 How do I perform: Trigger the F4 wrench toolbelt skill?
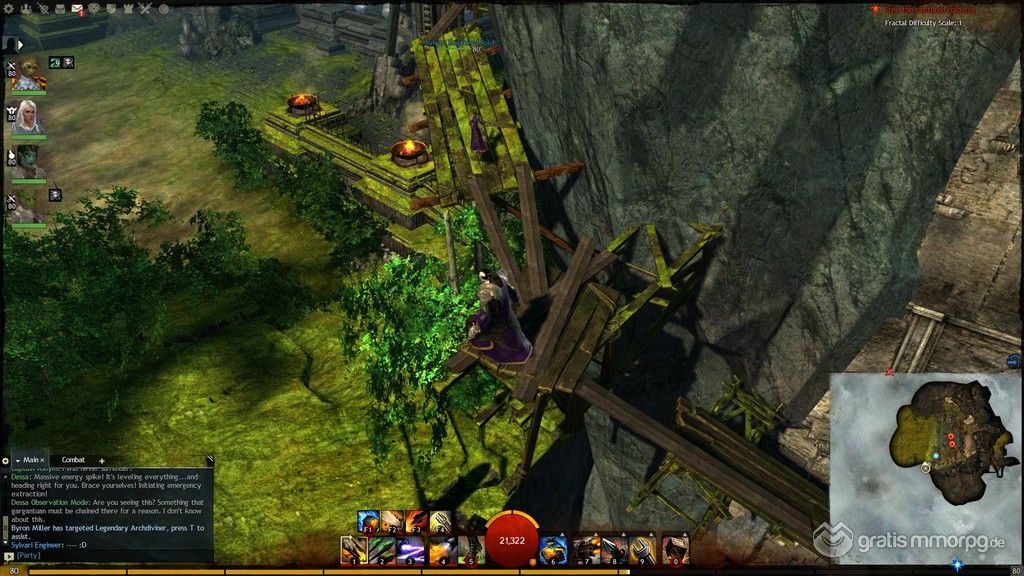441,521
